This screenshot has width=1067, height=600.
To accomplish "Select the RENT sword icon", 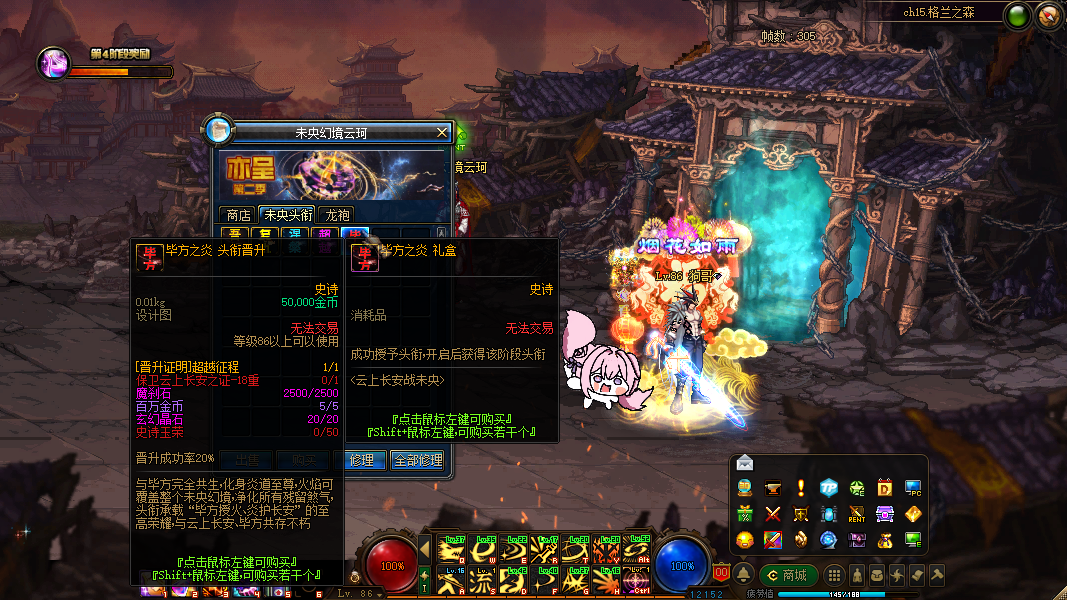I will 857,514.
